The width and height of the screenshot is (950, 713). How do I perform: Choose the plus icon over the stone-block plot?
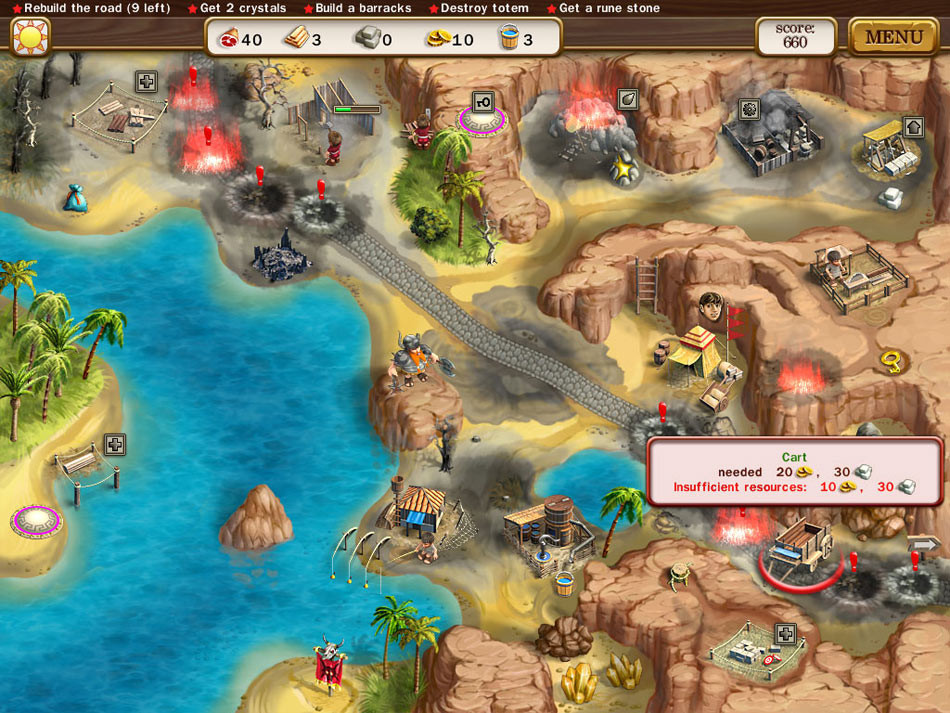pos(786,633)
